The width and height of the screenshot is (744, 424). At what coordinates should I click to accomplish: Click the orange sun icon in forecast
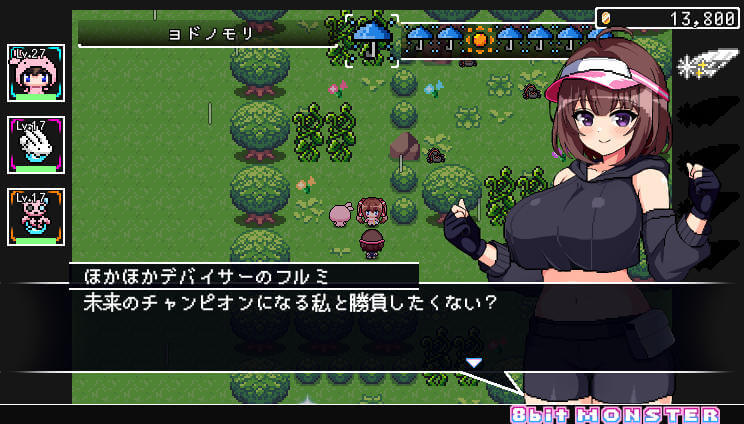pyautogui.click(x=481, y=39)
